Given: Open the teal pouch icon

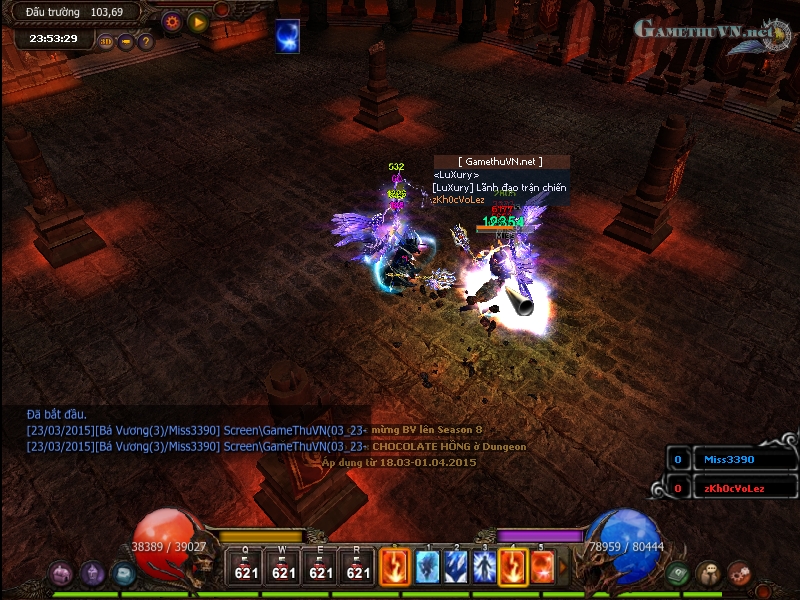Looking at the screenshot, I should (x=123, y=573).
